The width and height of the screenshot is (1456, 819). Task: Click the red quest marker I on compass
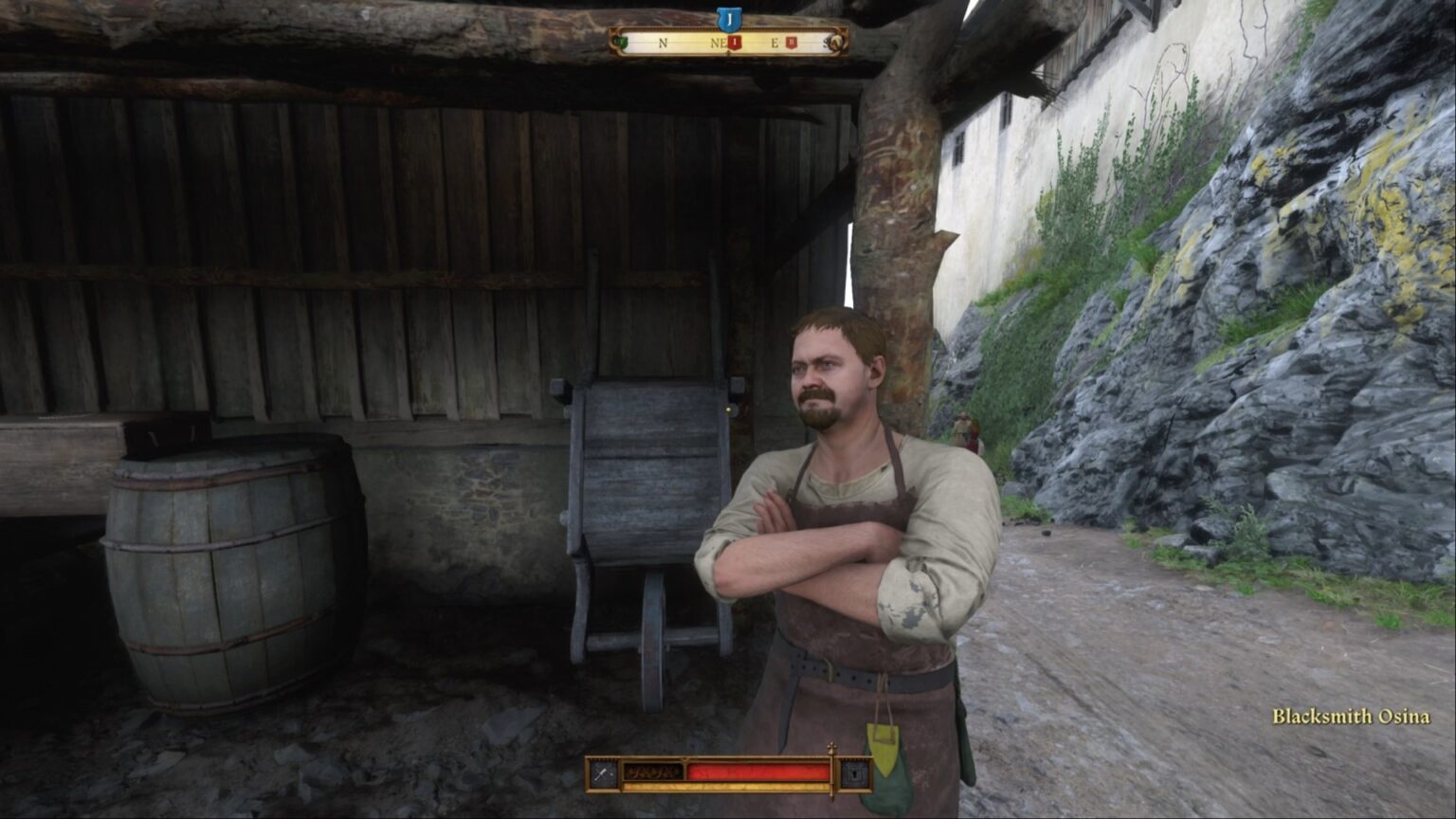coord(736,43)
